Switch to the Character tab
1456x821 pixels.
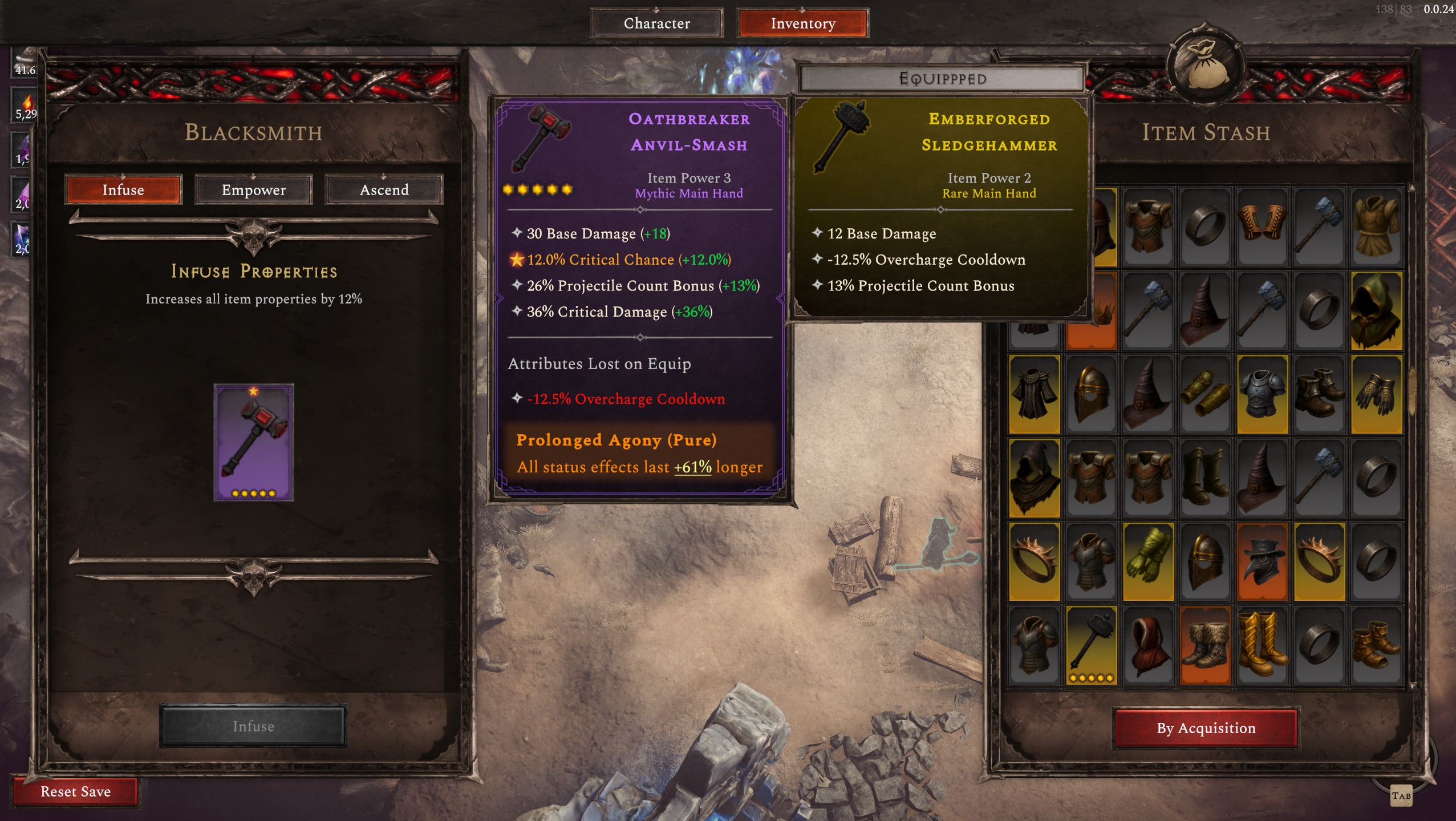(x=656, y=23)
